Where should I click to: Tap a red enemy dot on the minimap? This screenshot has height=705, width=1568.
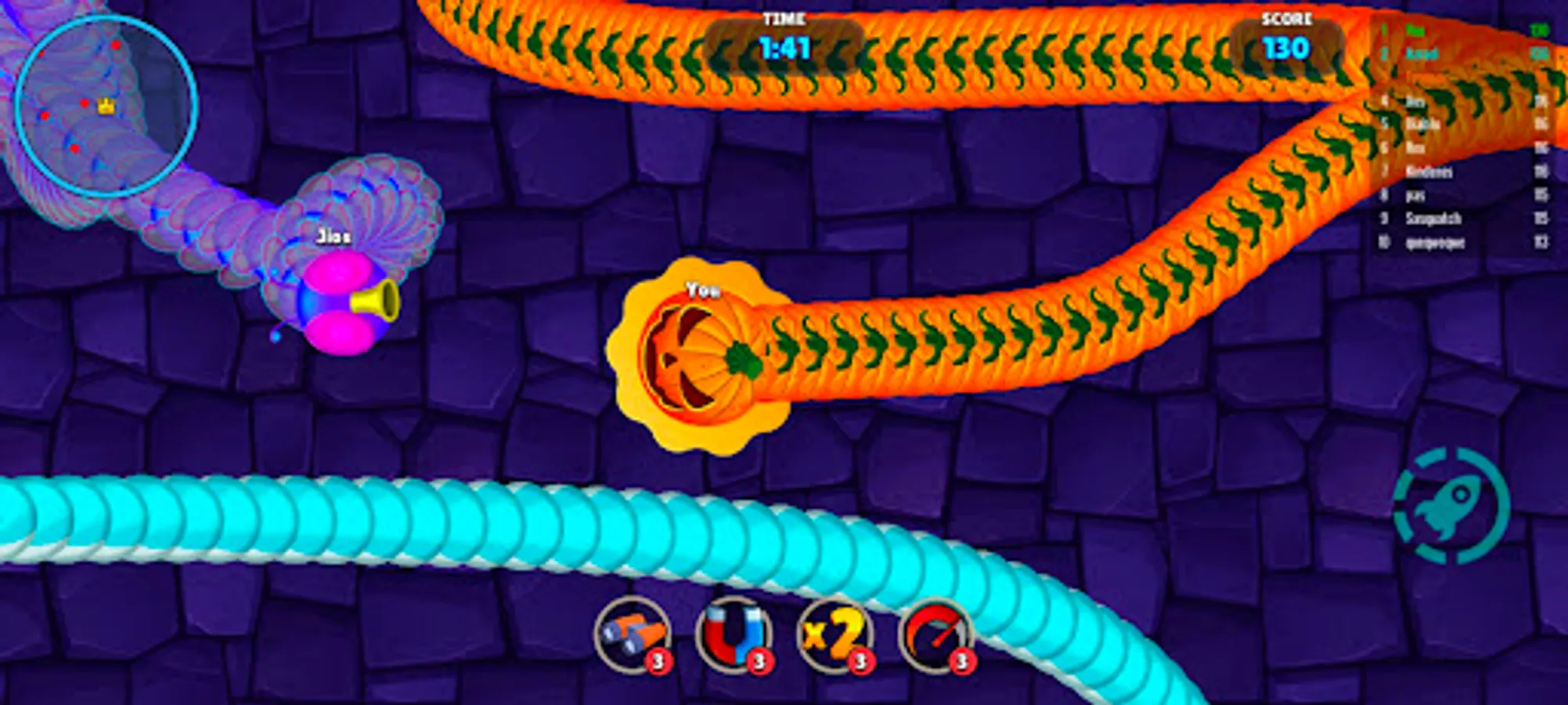pos(116,45)
